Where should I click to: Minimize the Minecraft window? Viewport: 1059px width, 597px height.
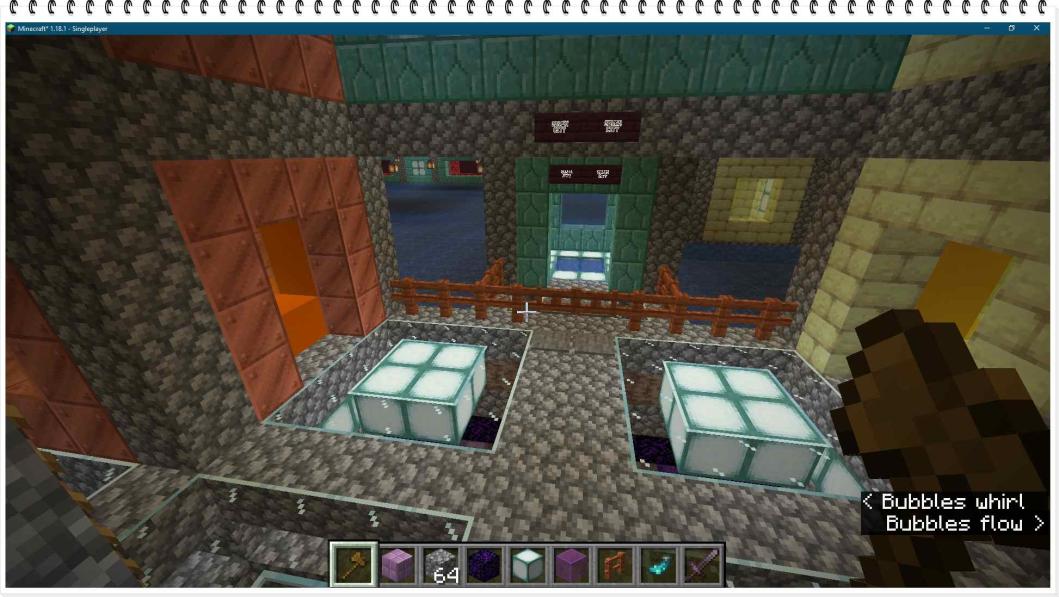point(986,28)
